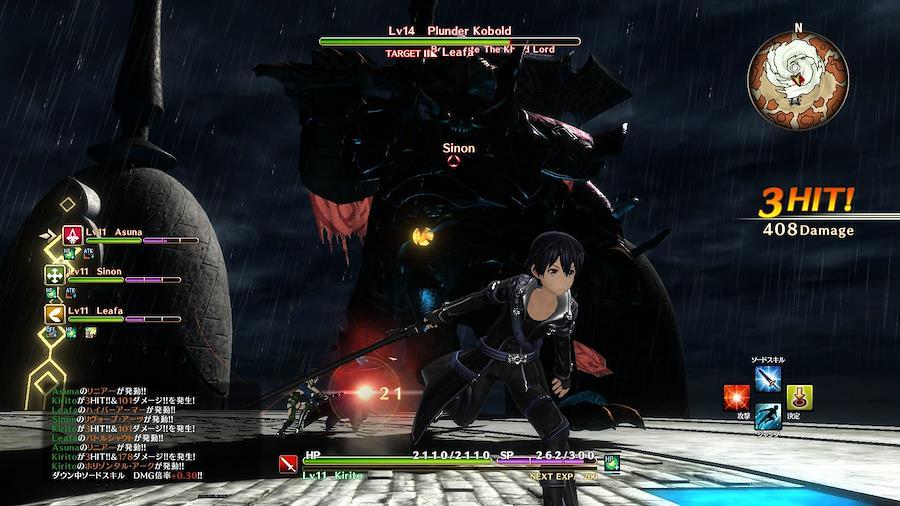Trigger the jump action silhouette icon
Screen dimensions: 900x506
768,416
